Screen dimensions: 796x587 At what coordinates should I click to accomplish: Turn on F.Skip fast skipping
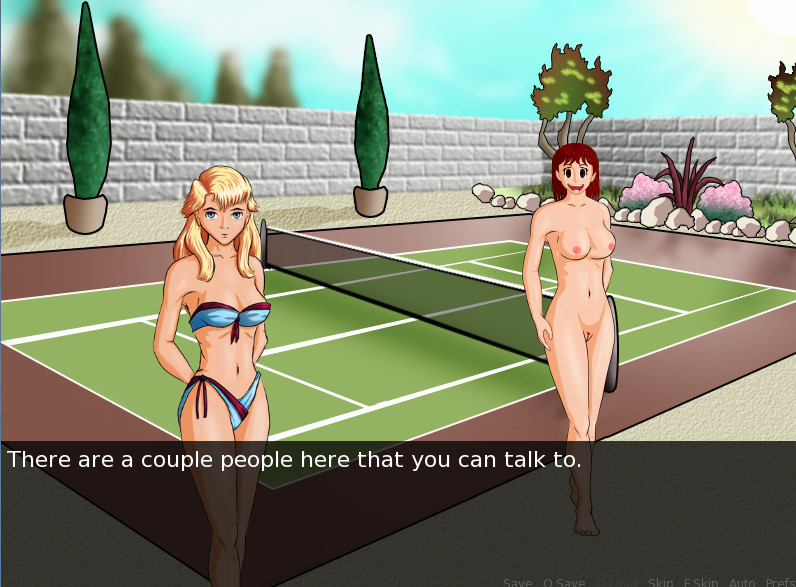point(701,582)
